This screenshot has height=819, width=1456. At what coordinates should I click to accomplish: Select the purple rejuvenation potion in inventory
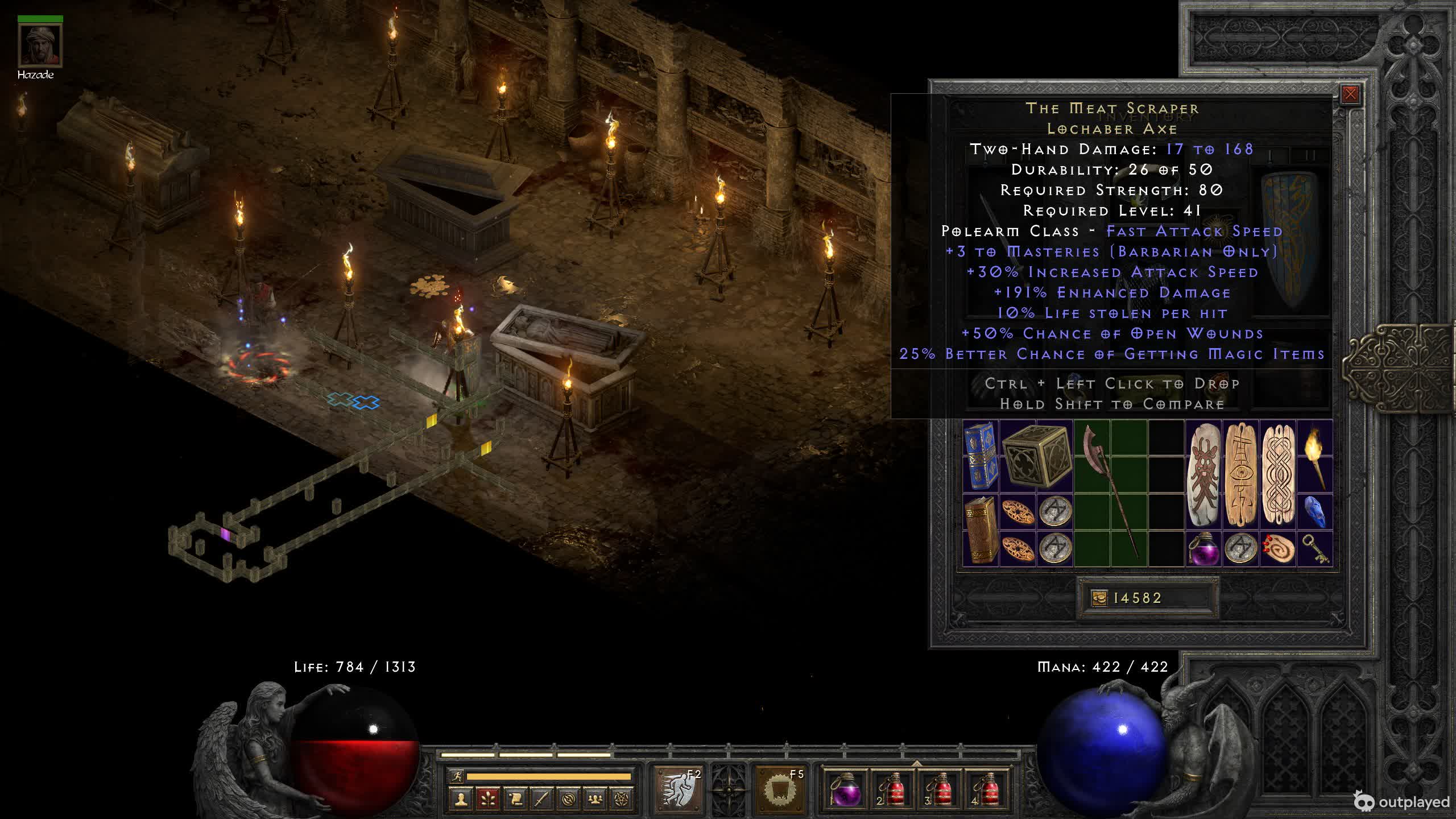coord(1203,548)
